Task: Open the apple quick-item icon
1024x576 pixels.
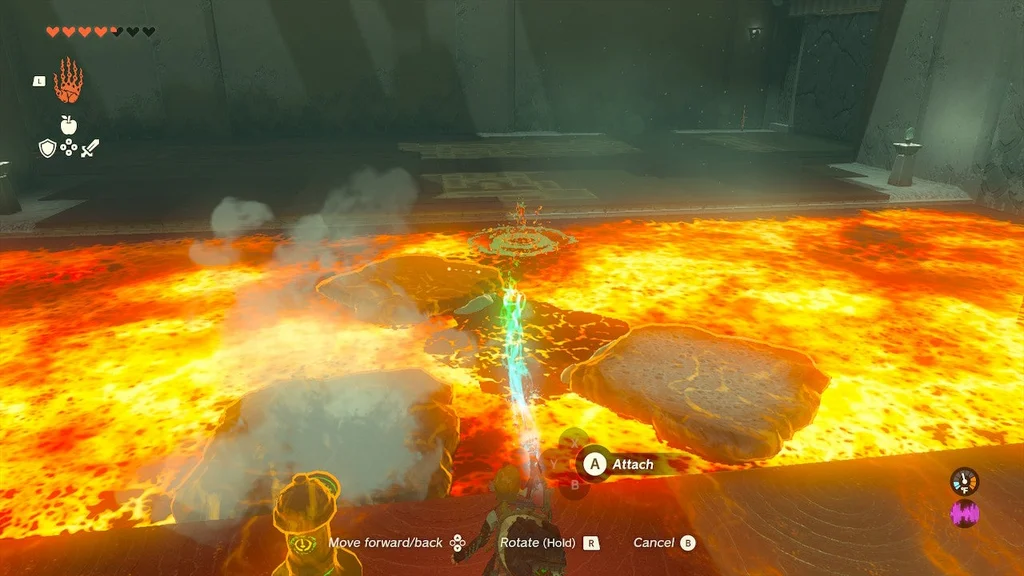Action: tap(68, 125)
